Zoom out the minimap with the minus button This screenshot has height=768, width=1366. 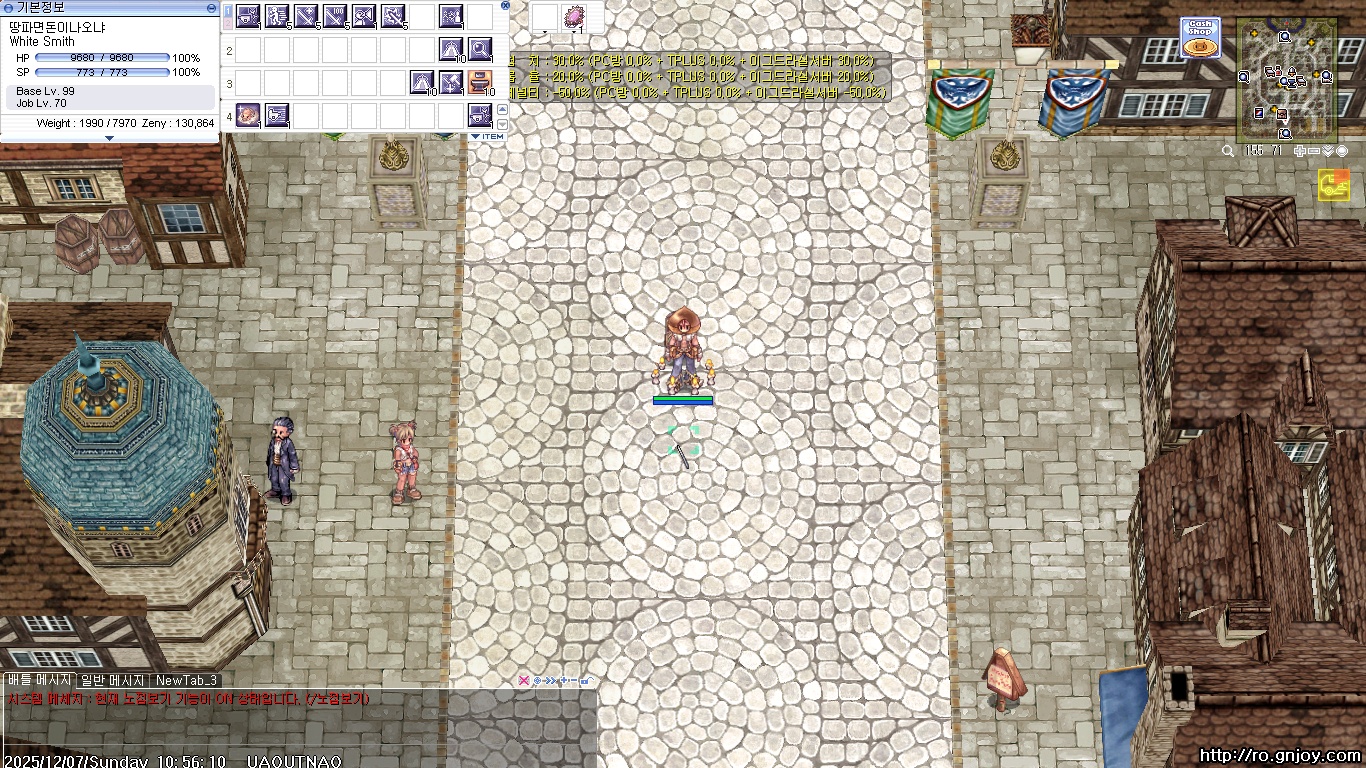click(1314, 151)
